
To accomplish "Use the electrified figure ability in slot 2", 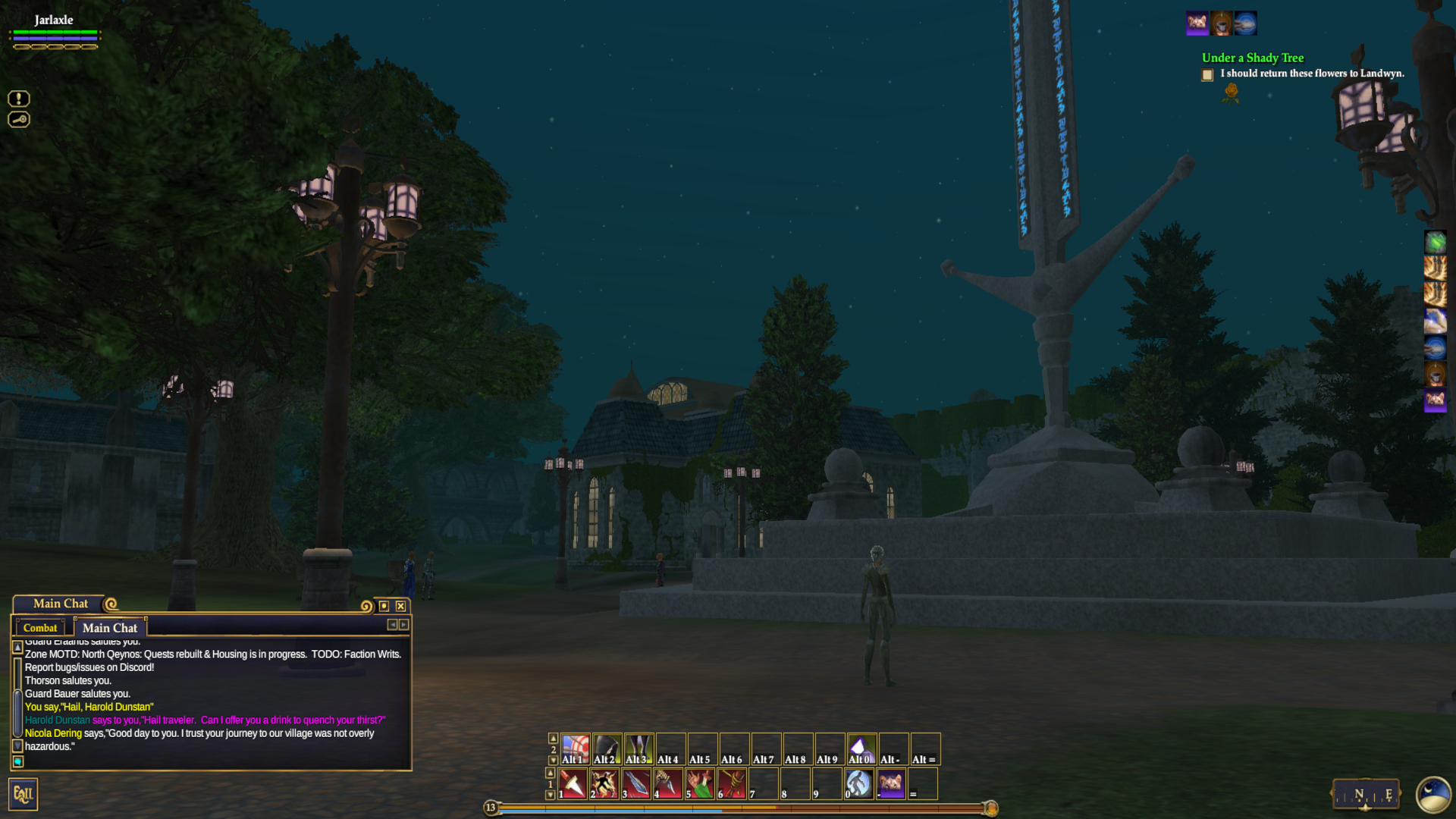I will 605,783.
